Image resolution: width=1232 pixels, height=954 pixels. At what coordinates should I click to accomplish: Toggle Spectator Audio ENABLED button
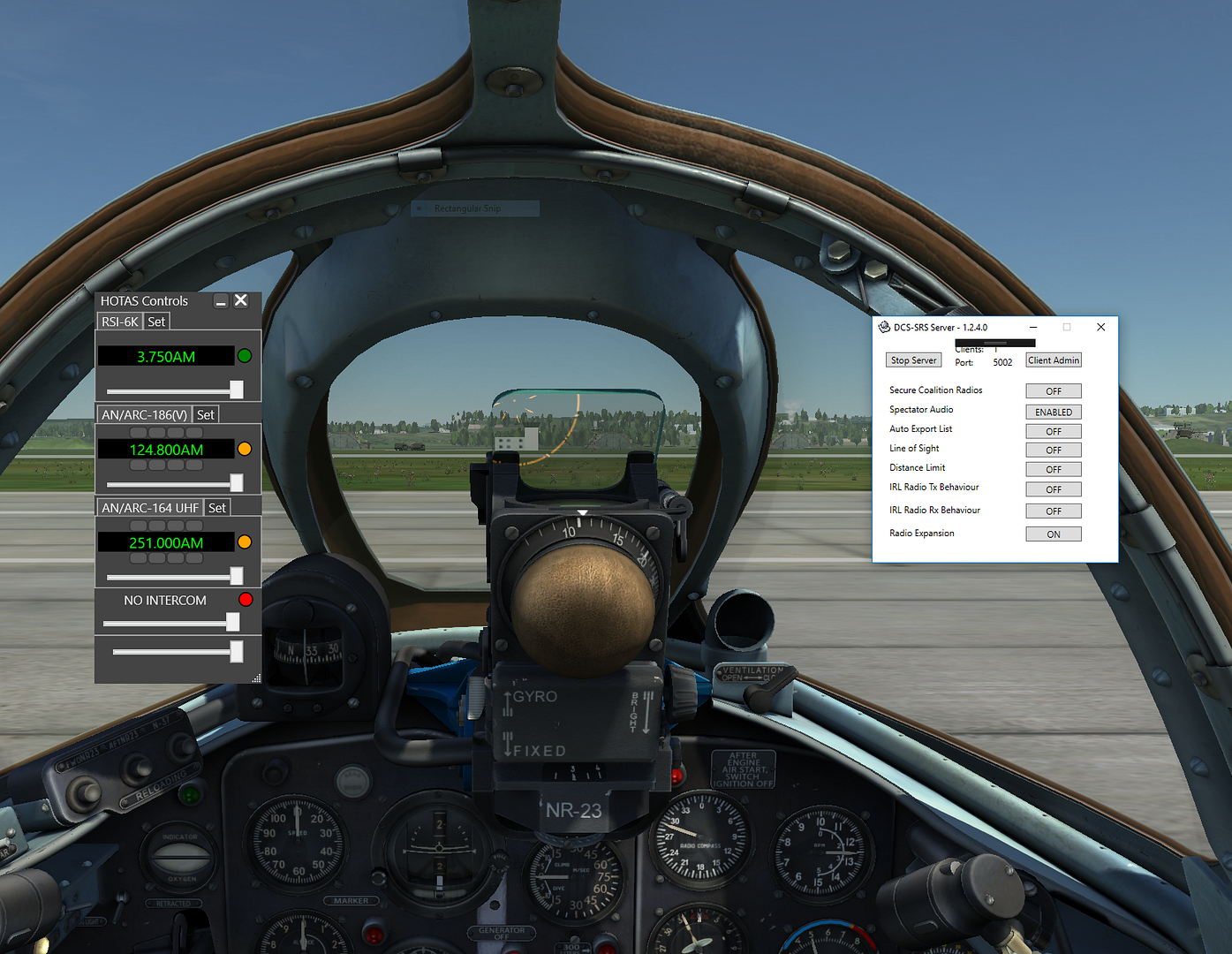(x=1053, y=413)
